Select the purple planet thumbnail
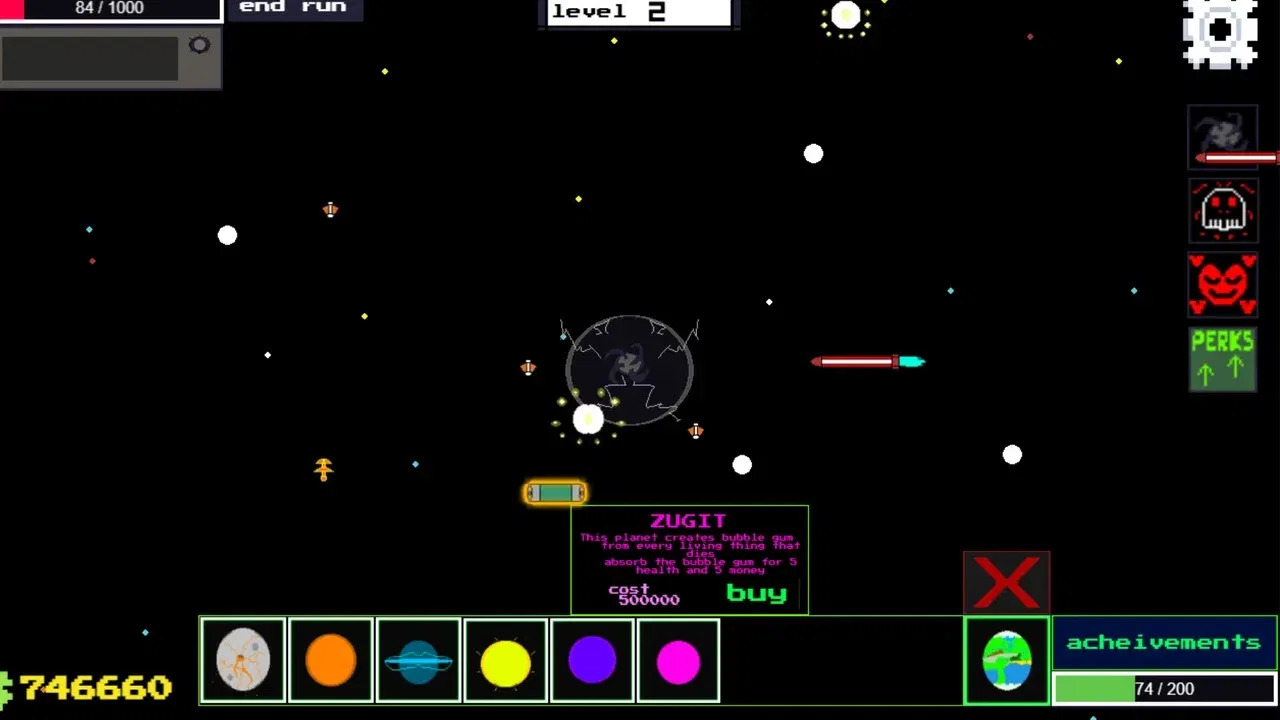Viewport: 1280px width, 720px height. pyautogui.click(x=592, y=660)
